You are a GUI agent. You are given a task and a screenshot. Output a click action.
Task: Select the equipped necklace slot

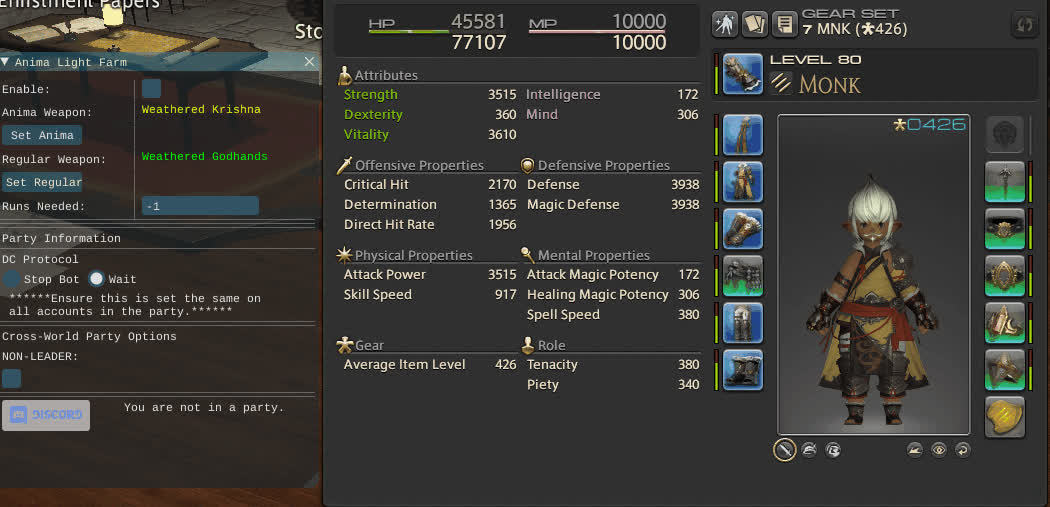(x=1005, y=229)
